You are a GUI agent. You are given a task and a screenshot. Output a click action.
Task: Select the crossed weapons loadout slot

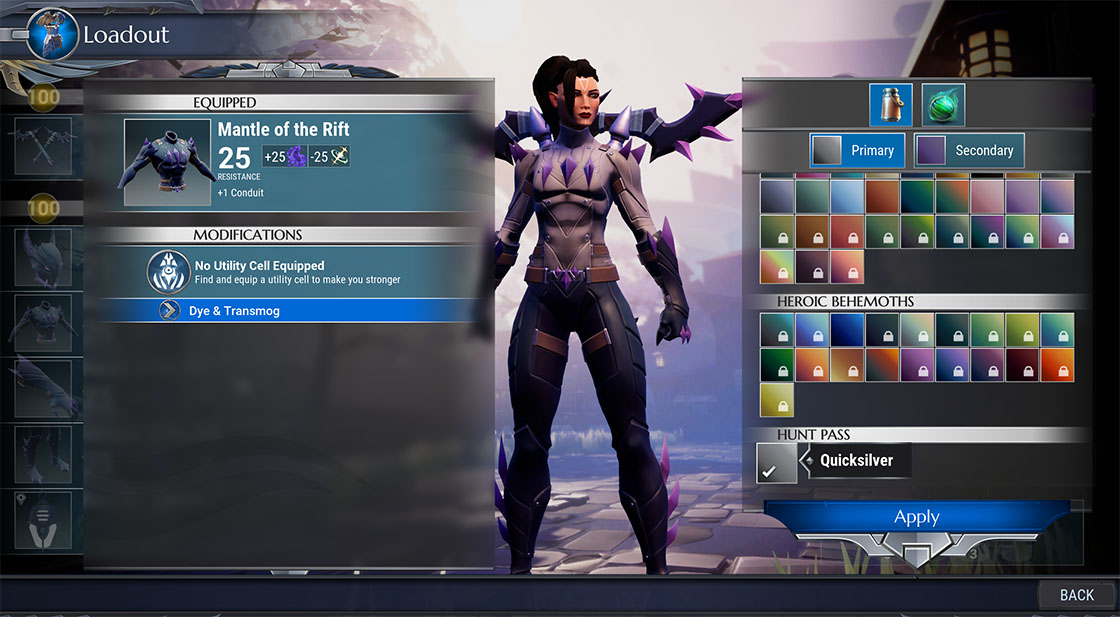click(x=43, y=146)
